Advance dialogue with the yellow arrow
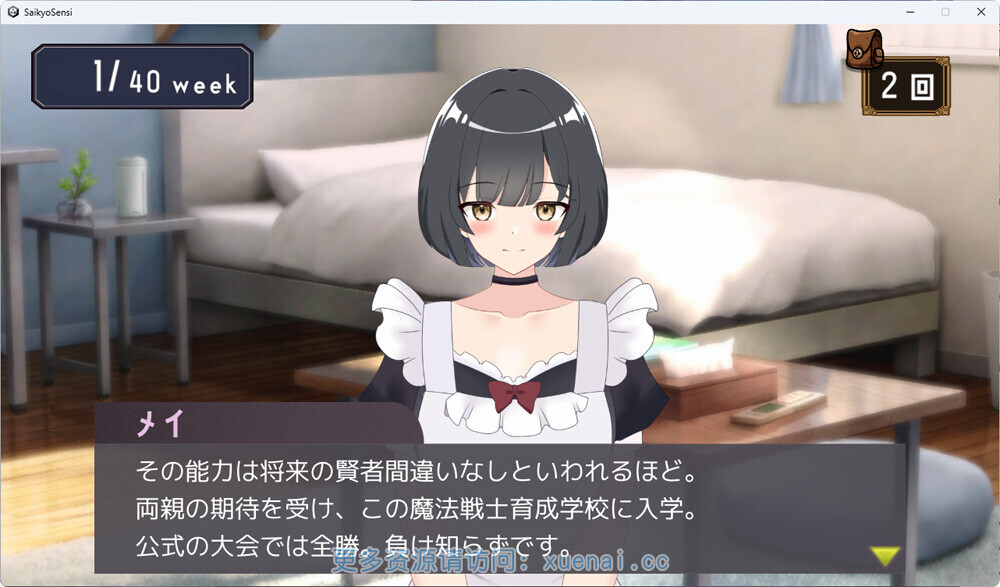The height and width of the screenshot is (587, 1000). (x=884, y=555)
